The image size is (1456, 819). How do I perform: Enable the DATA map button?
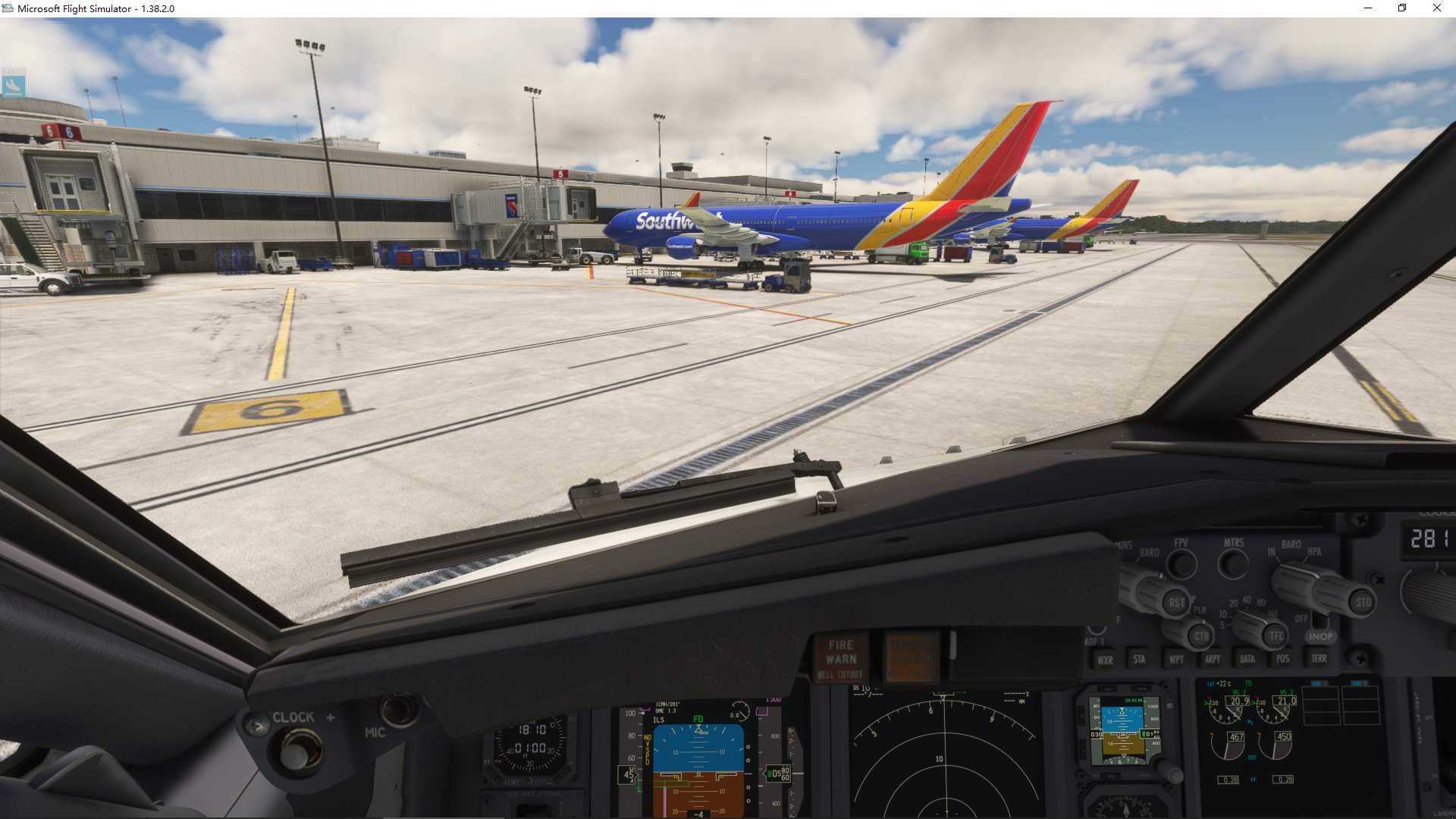coord(1247,659)
